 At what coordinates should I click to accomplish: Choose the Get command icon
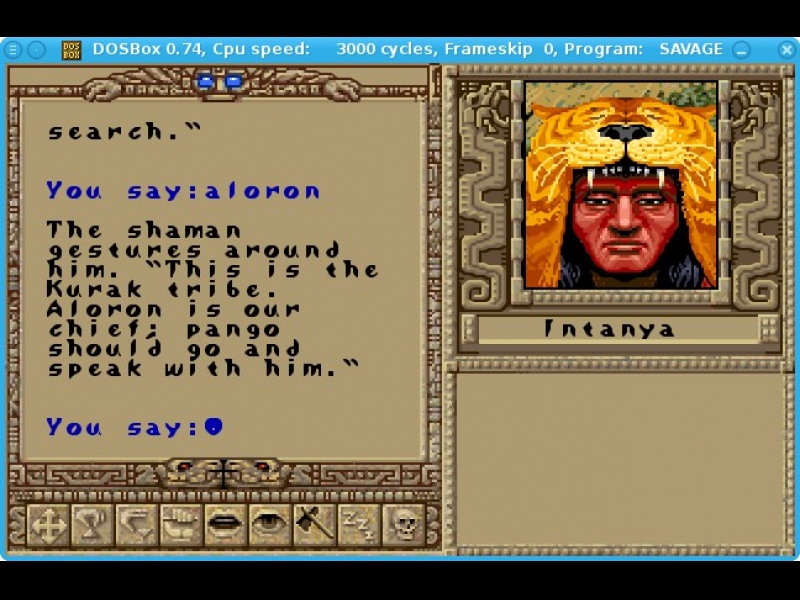coord(92,524)
